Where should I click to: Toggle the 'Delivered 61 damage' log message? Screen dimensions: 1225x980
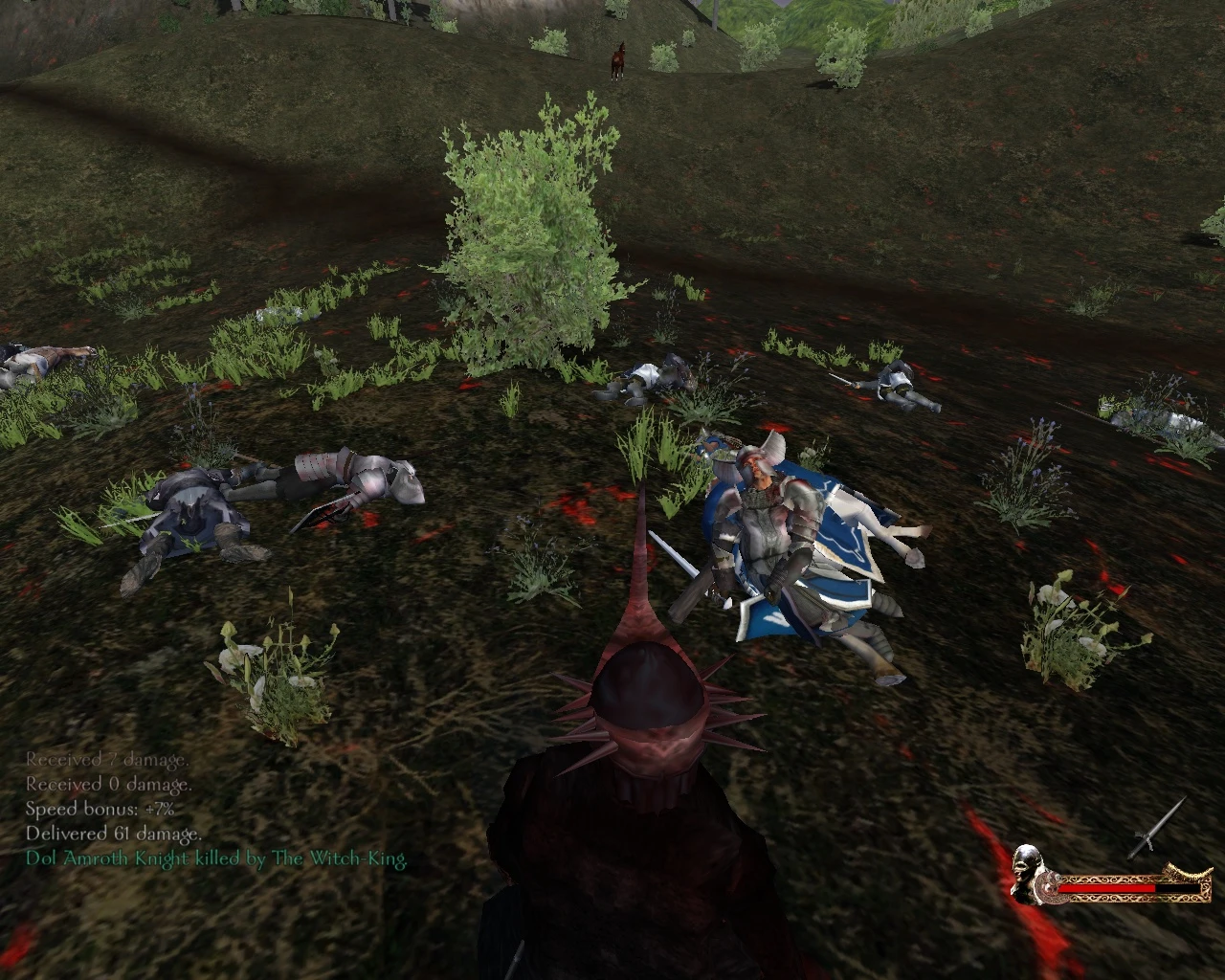coord(112,834)
